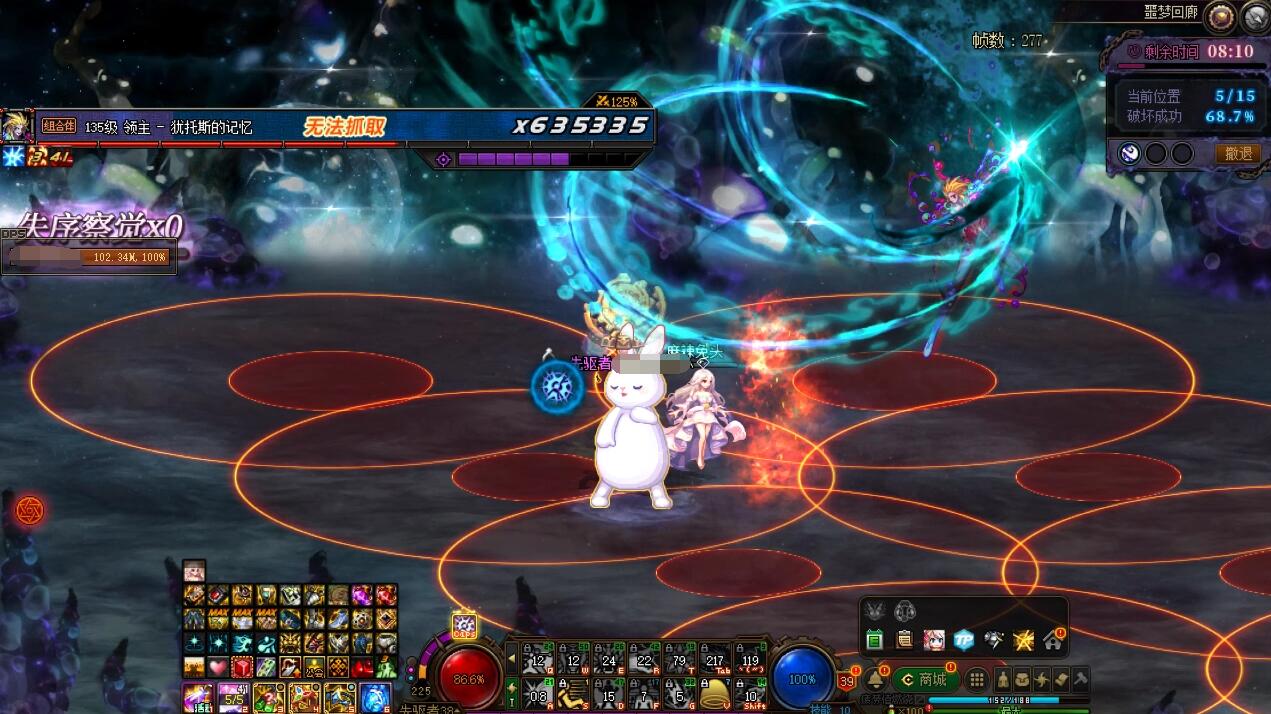Screen dimensions: 1271x714
Task: Click the bell notification icon
Action: point(874,679)
